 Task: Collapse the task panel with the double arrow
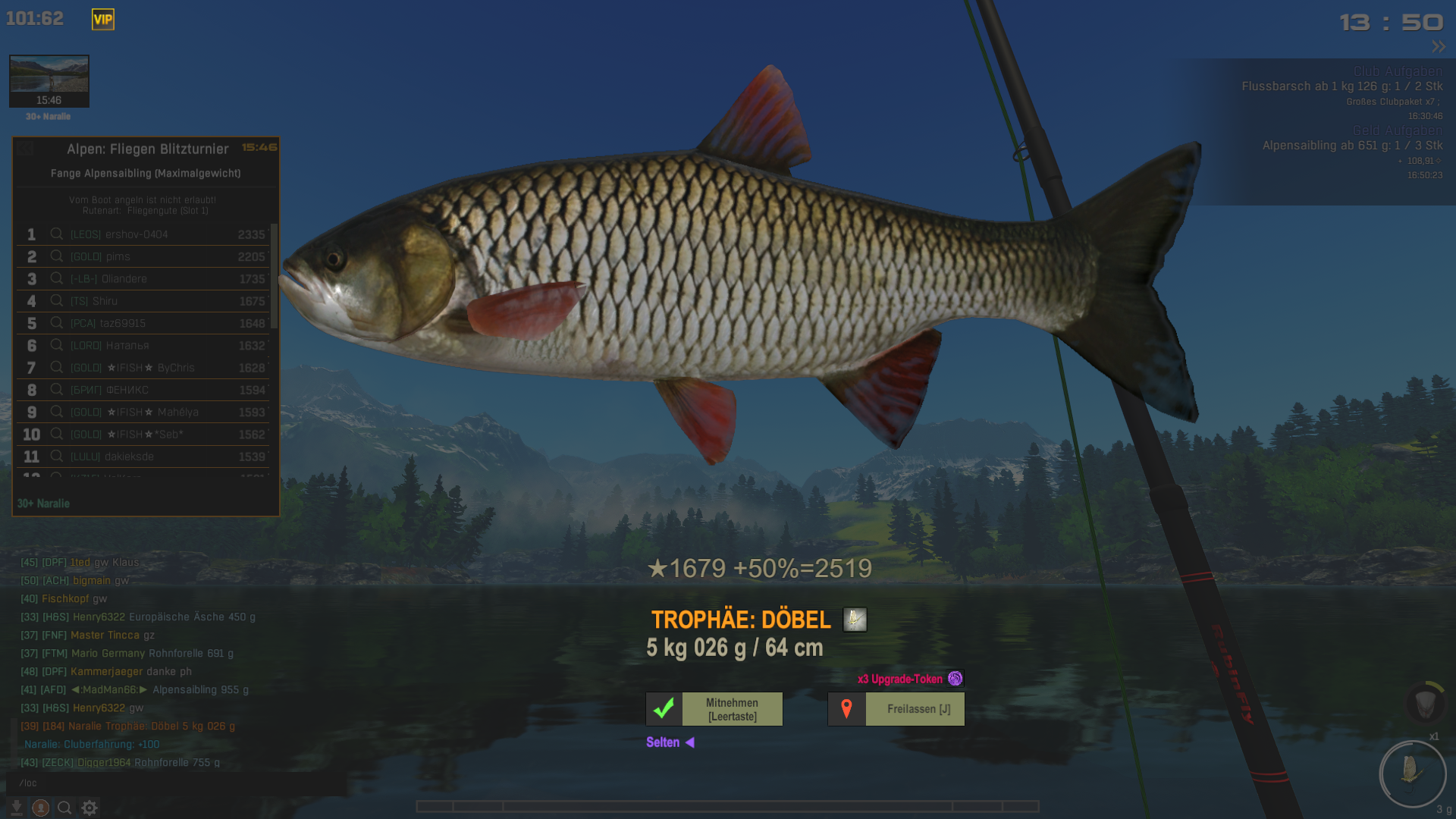point(1439,47)
